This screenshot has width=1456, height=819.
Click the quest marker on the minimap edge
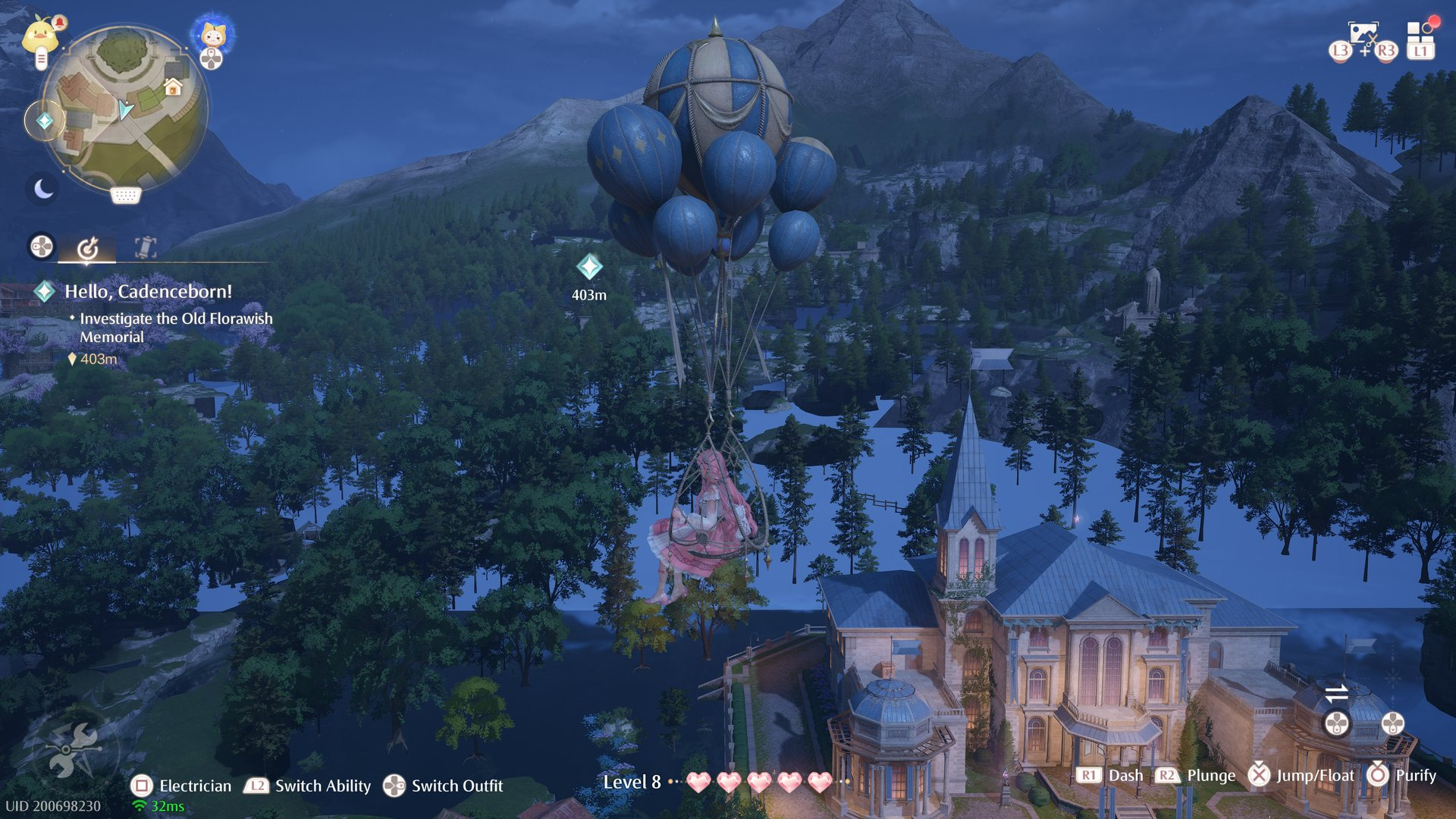point(45,121)
